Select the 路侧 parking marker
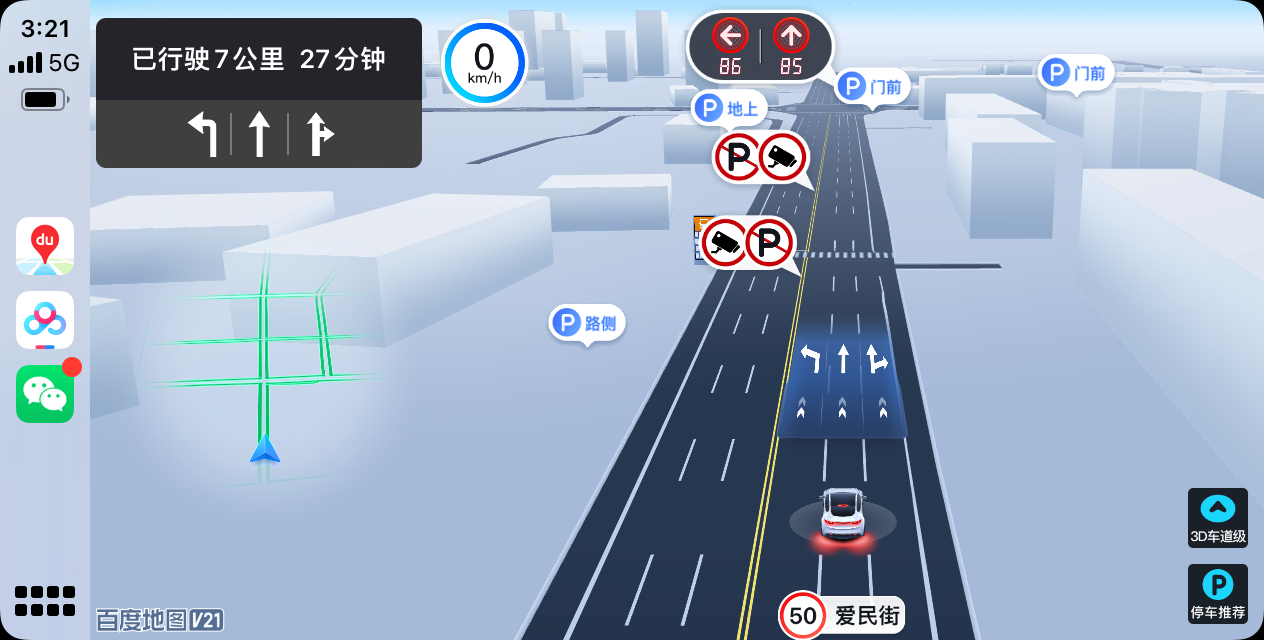 (587, 323)
